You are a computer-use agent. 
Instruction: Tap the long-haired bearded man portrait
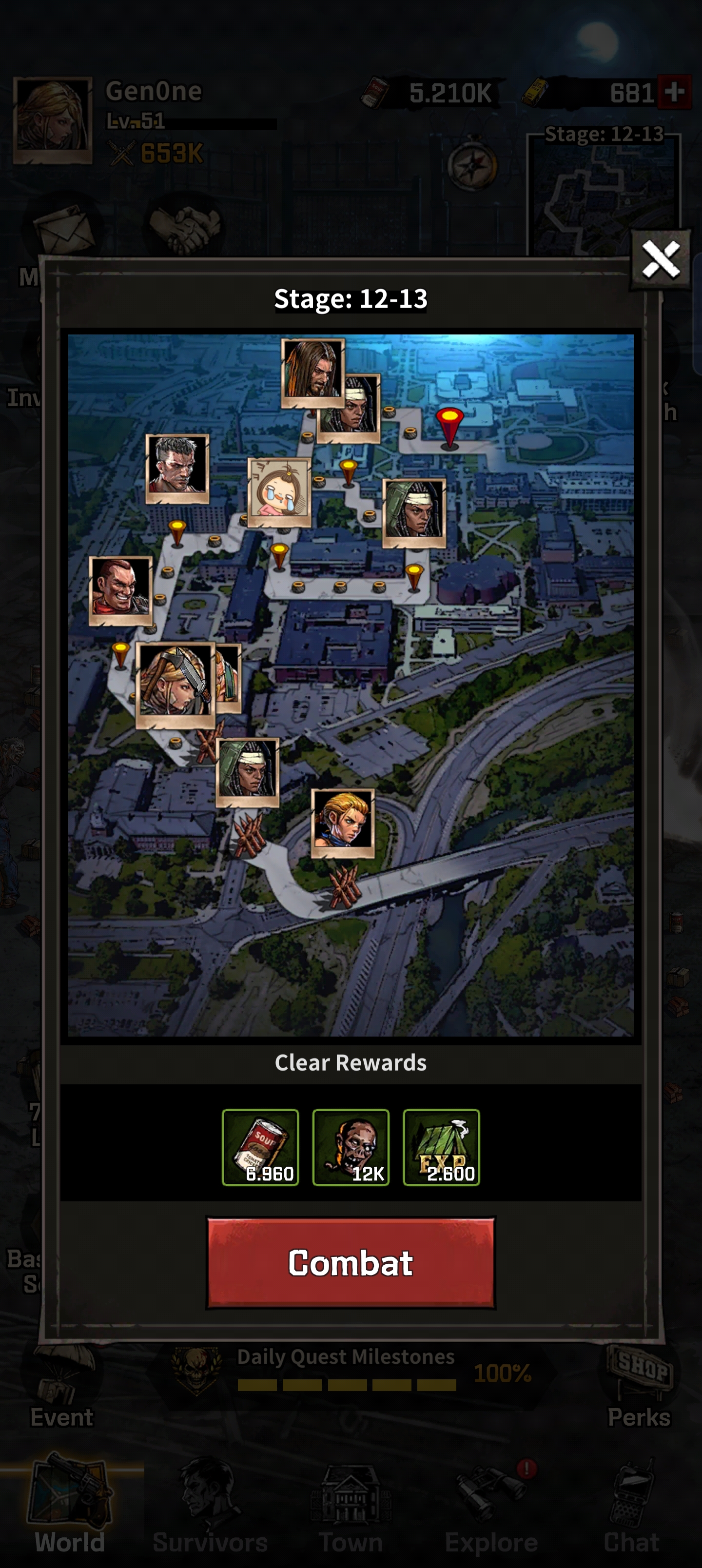pos(312,372)
